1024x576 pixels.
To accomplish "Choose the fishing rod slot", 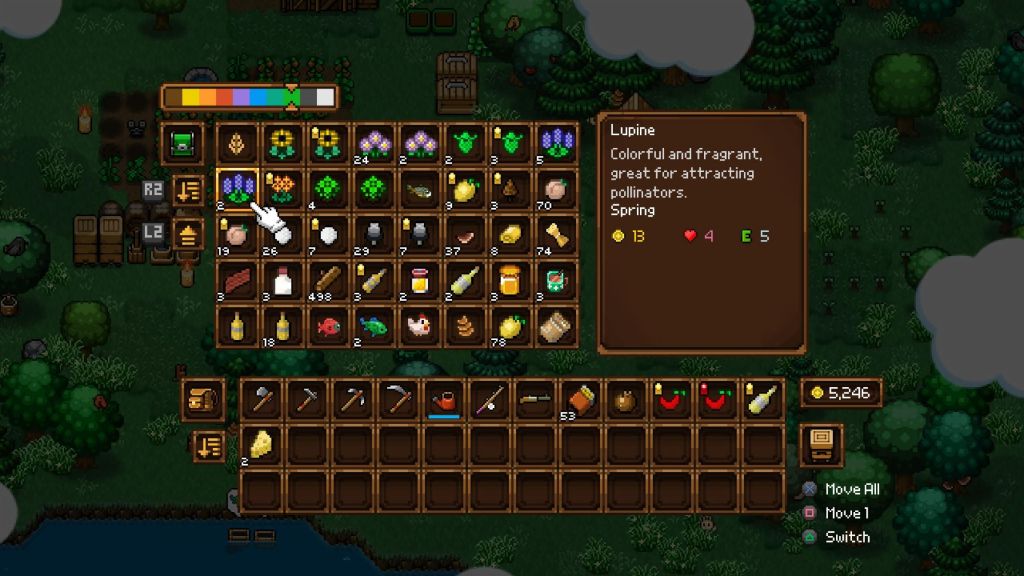I will coord(488,400).
